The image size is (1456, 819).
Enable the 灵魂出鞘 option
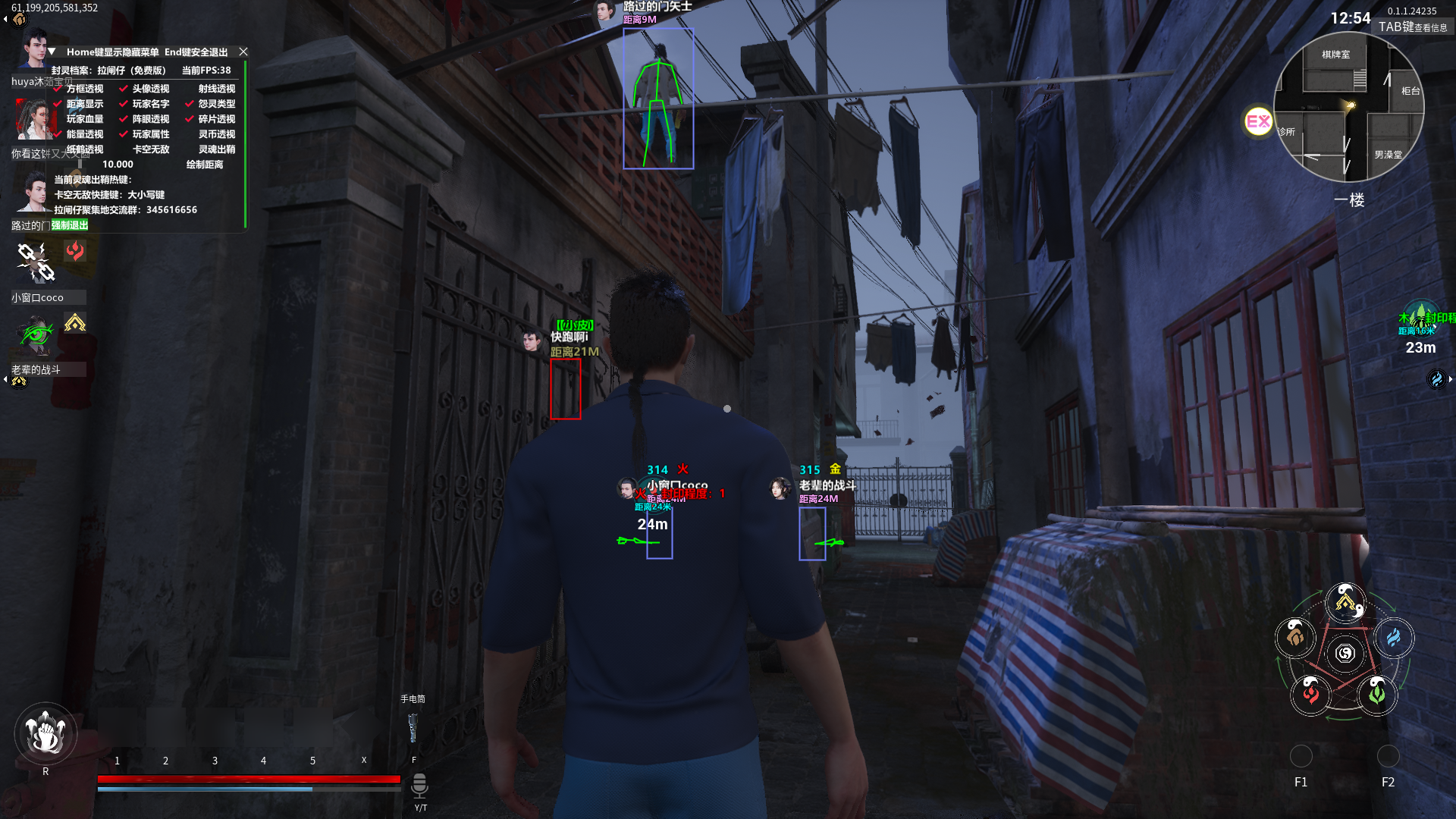point(216,149)
